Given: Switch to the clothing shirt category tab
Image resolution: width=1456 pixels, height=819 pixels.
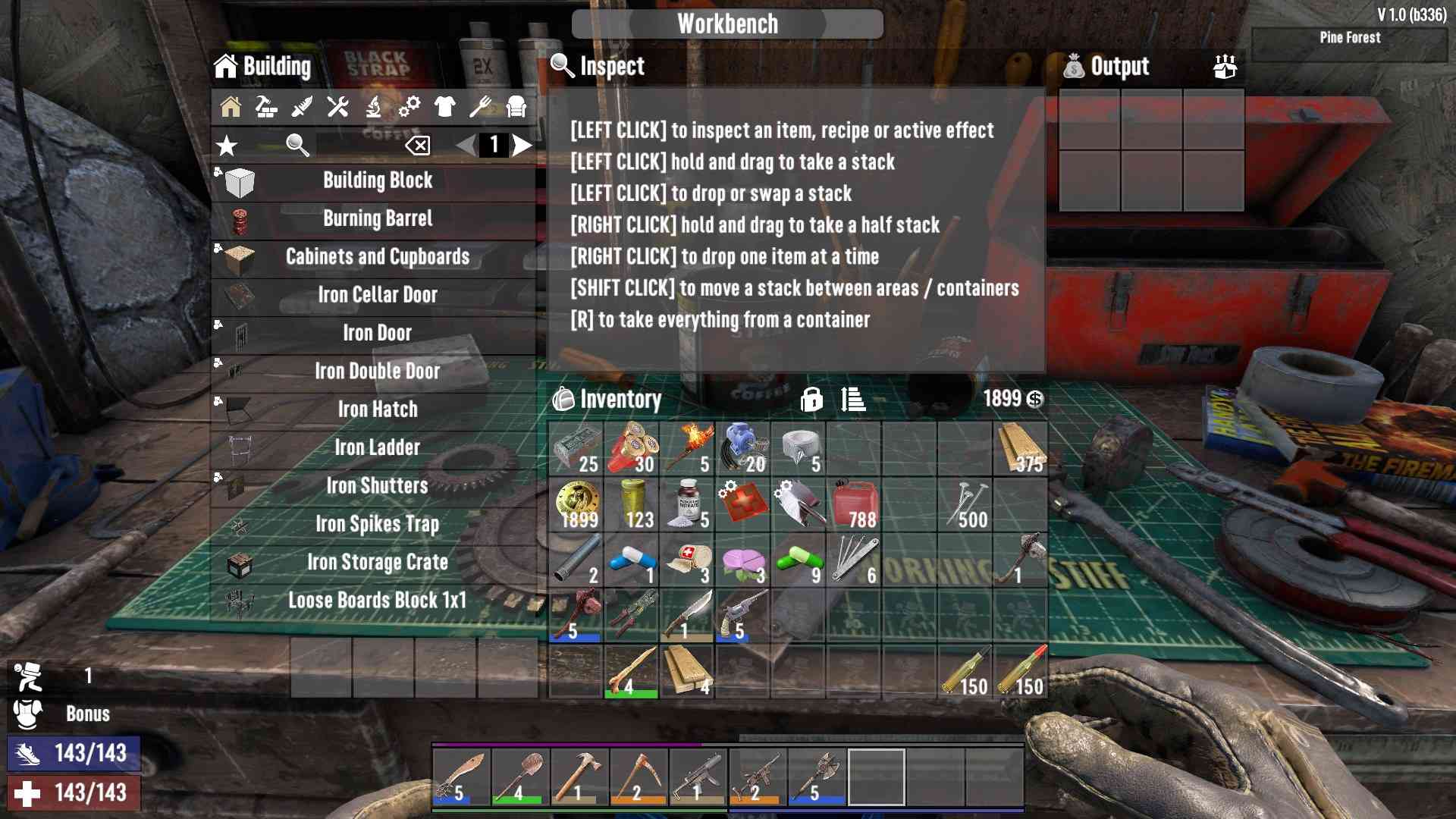Looking at the screenshot, I should (445, 107).
